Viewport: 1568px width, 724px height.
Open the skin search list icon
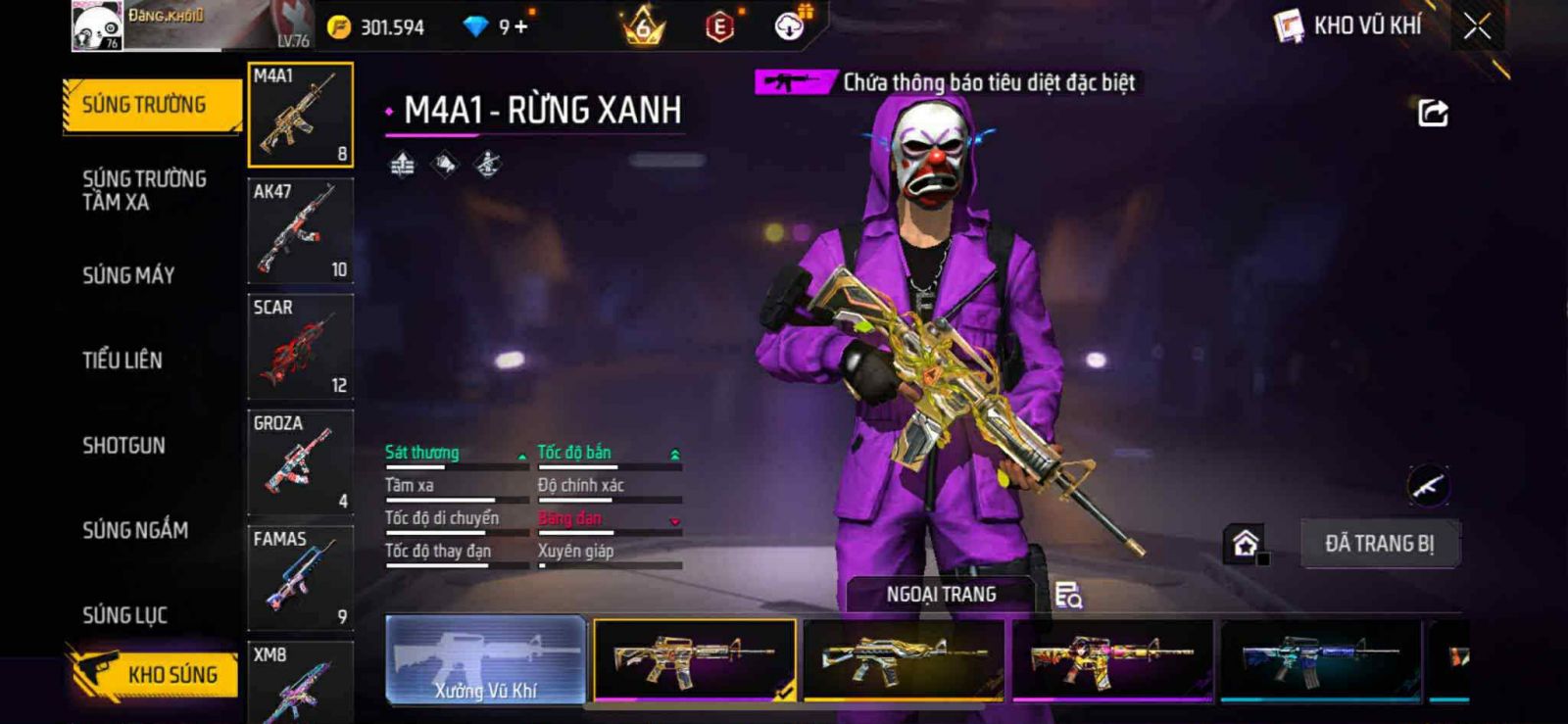tap(1068, 595)
